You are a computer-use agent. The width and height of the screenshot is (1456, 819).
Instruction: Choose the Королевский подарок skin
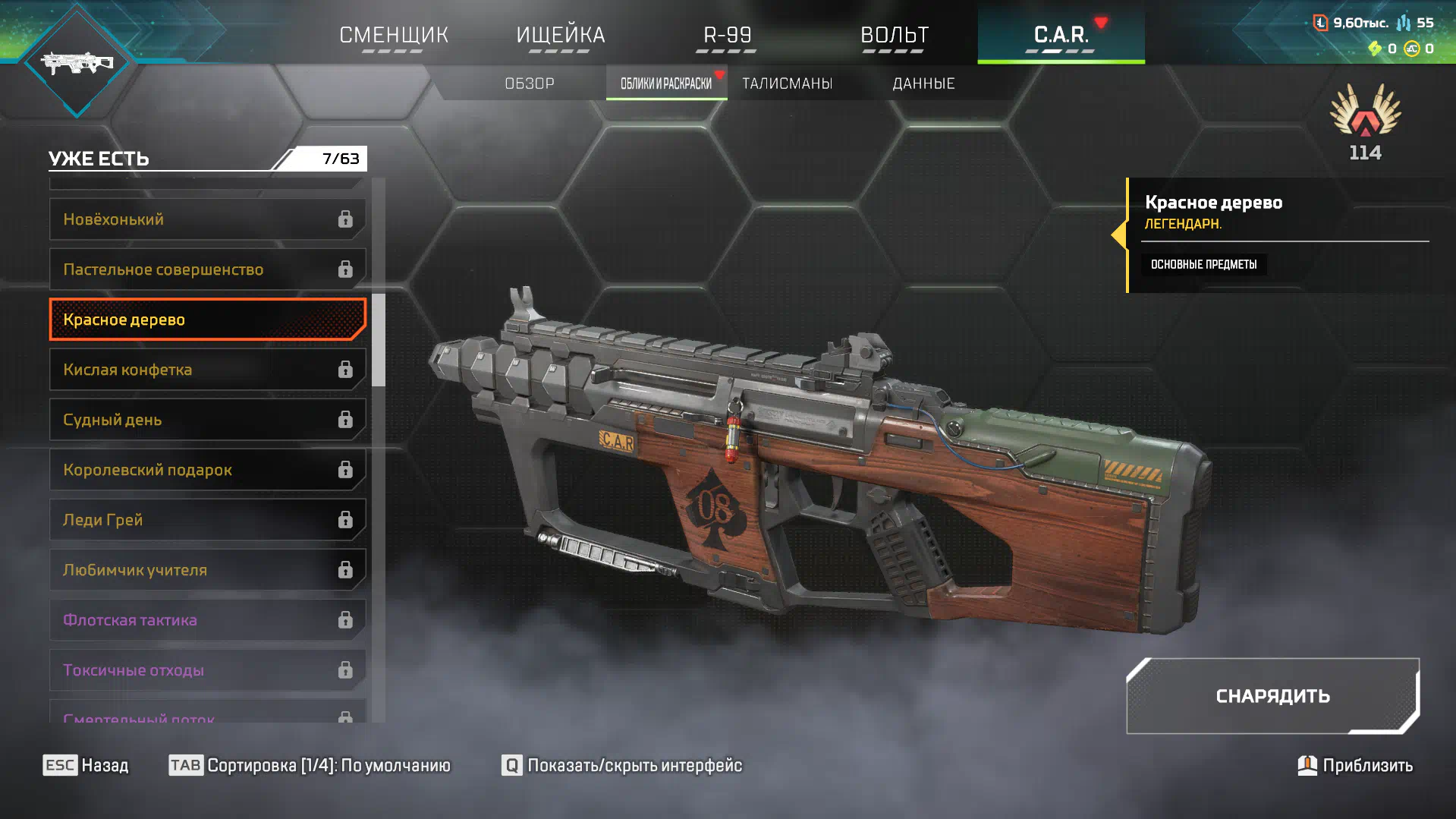207,470
